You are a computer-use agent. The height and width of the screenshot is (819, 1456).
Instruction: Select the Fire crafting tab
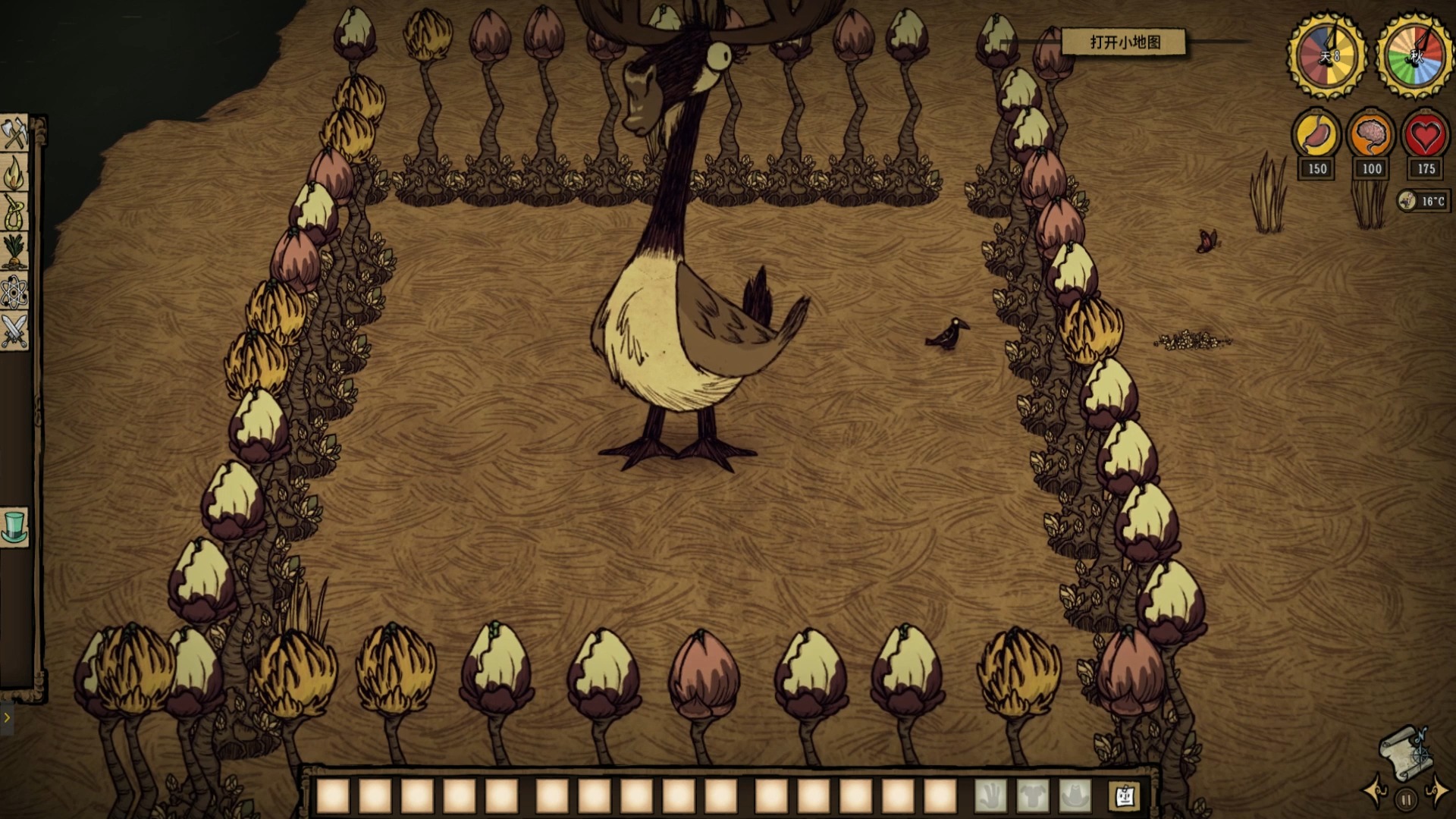(14, 174)
